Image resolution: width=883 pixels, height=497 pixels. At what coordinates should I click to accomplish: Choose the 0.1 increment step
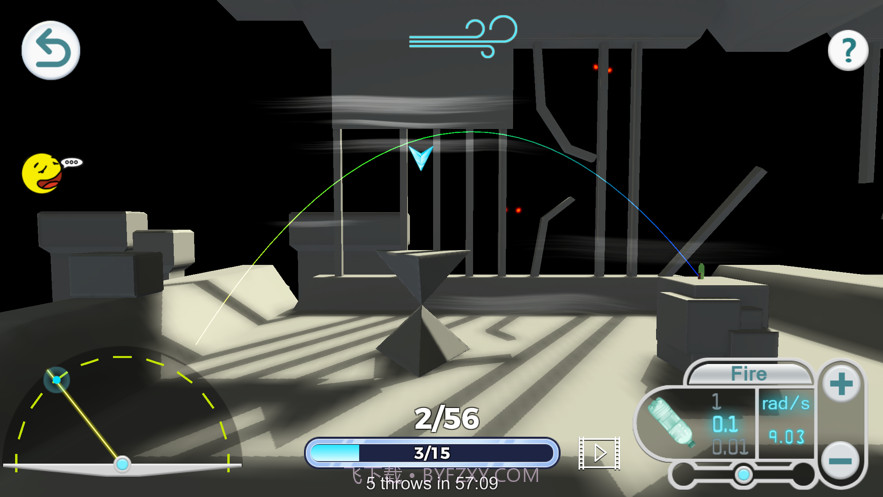[724, 424]
